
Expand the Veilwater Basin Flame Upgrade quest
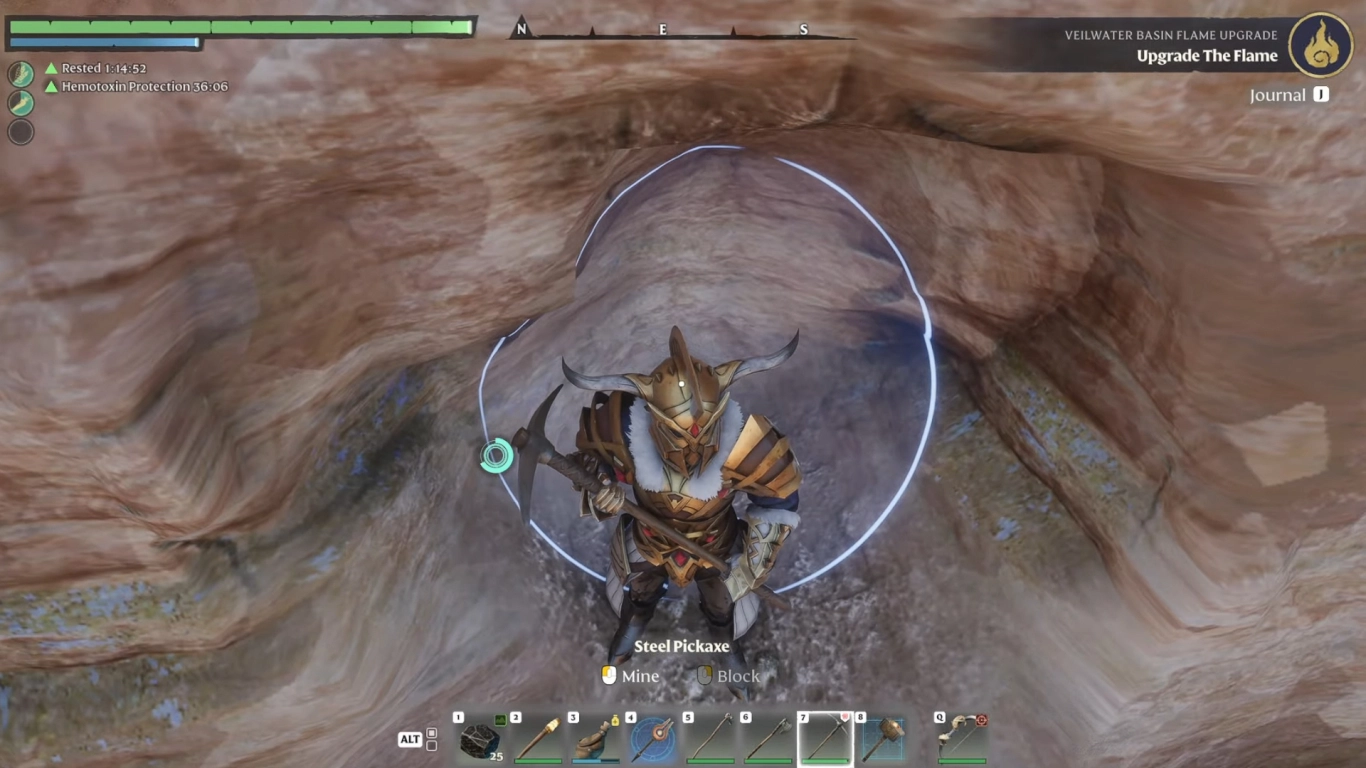tap(1171, 34)
